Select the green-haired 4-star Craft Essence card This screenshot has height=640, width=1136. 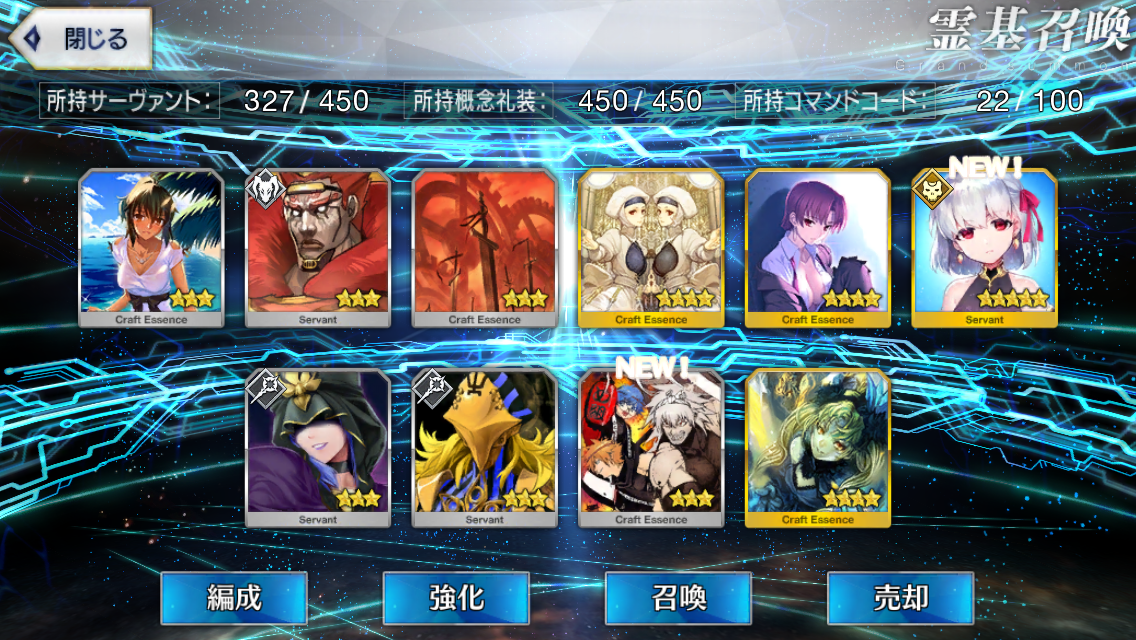point(818,448)
